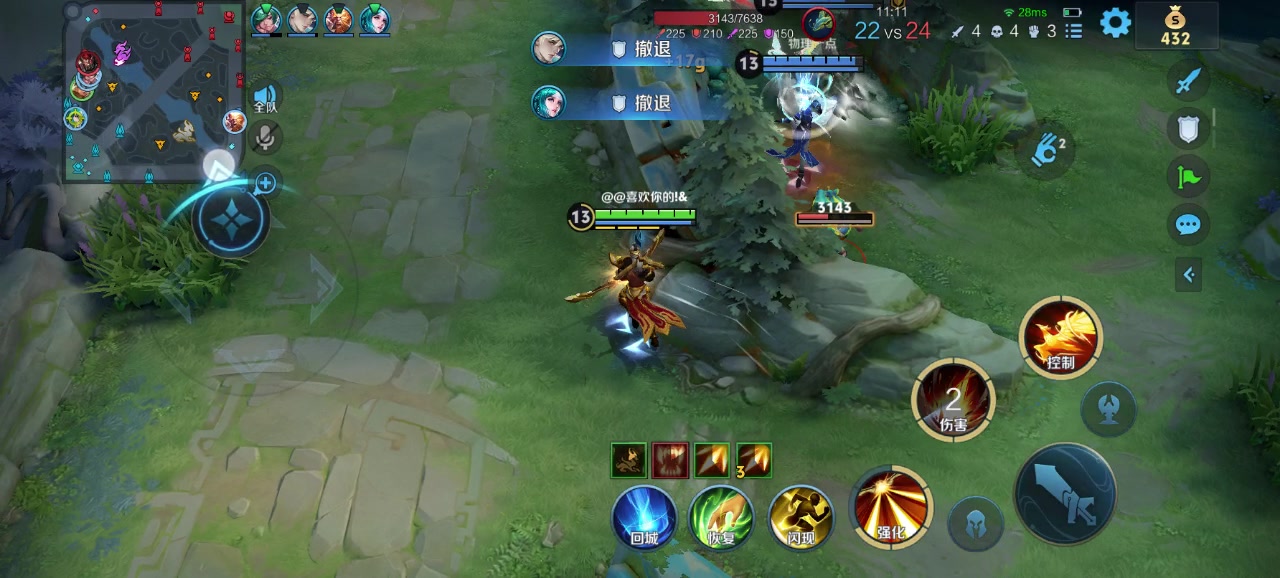Open the quick chat bubble
The image size is (1280, 578).
tap(1188, 224)
